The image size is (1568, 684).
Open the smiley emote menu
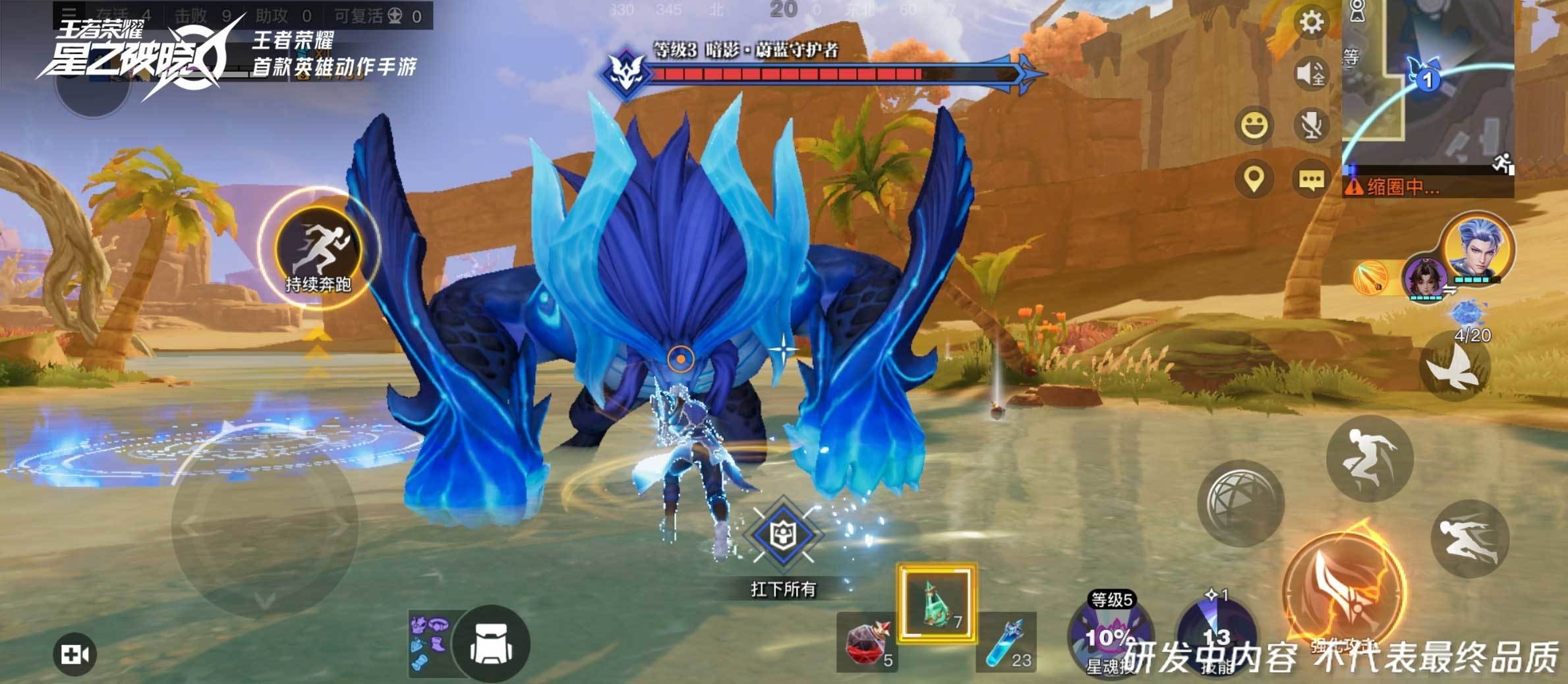(1254, 125)
